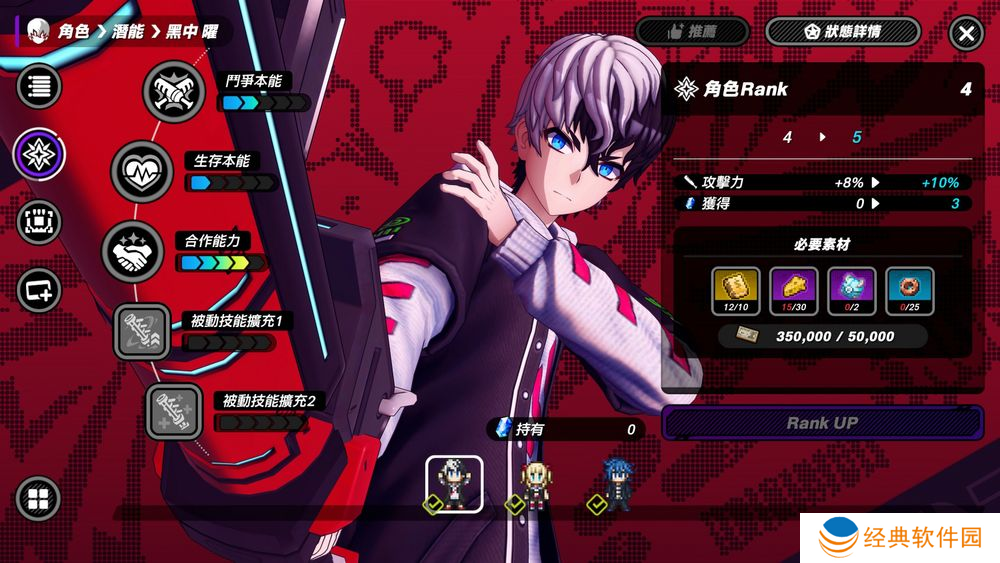
Task: Open the tab with plus sign
Action: 39,290
